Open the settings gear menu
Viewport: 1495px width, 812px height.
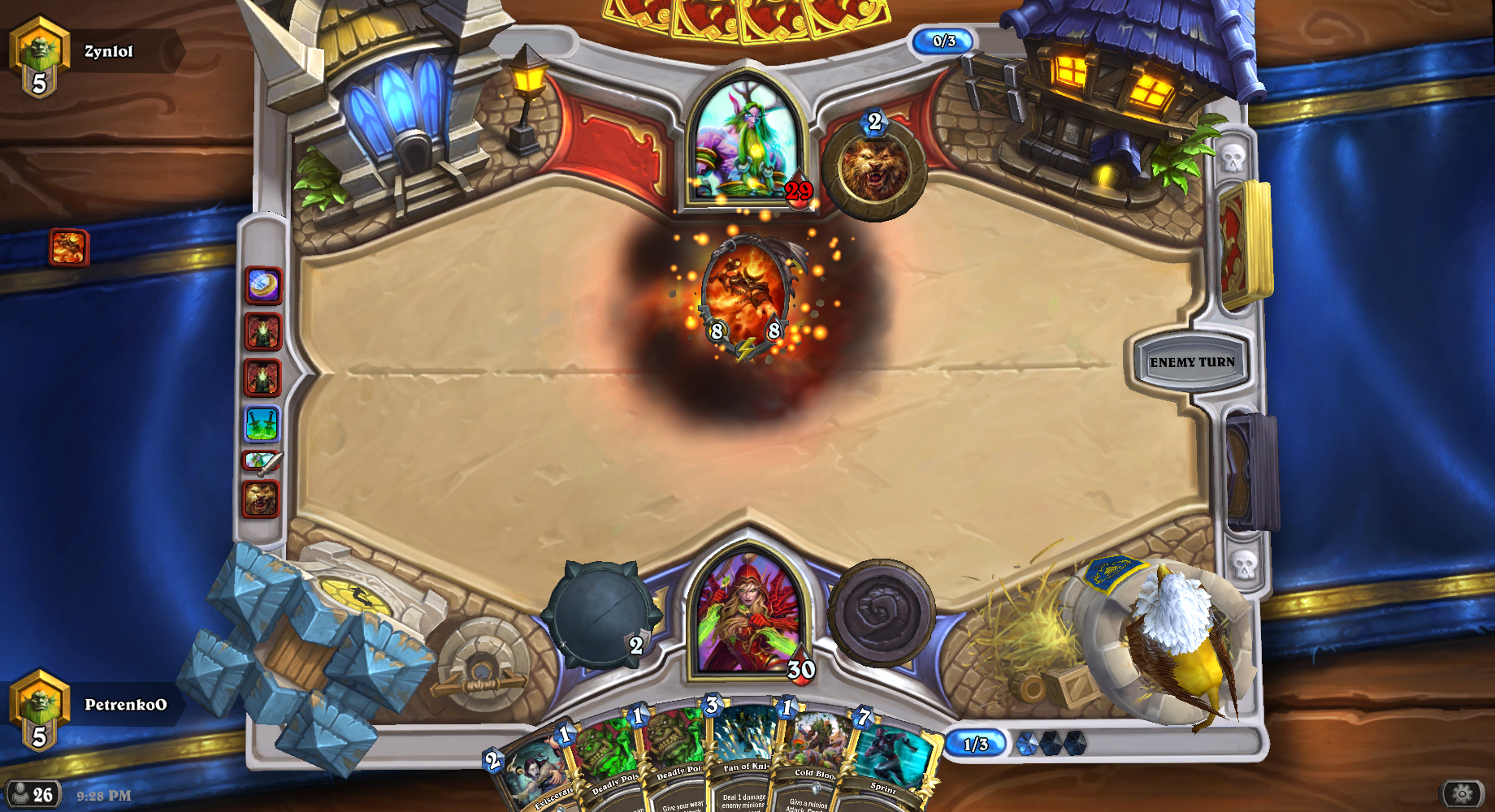tap(1462, 793)
